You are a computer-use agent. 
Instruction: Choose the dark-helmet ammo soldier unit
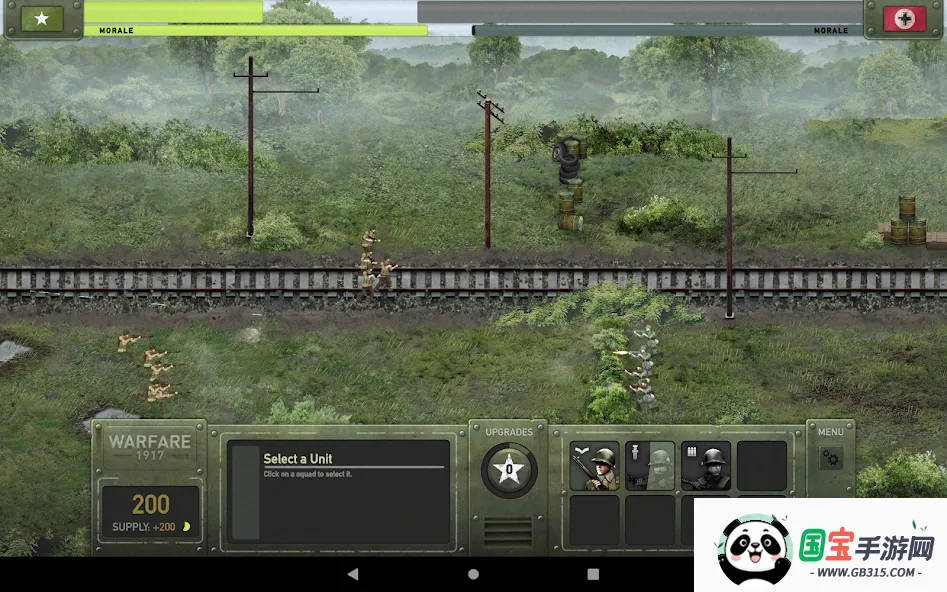706,466
